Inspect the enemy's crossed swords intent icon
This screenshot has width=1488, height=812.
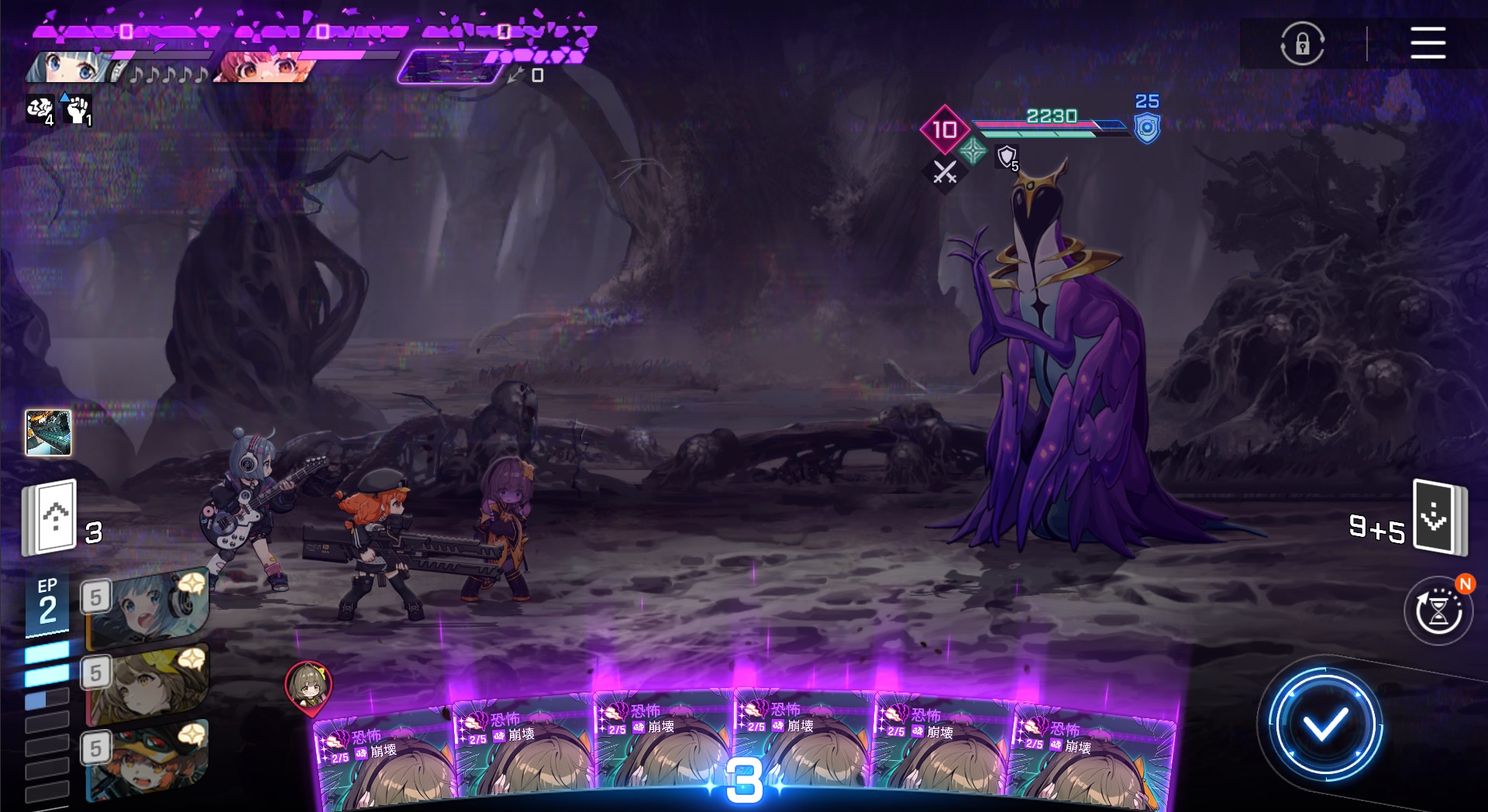coord(945,173)
